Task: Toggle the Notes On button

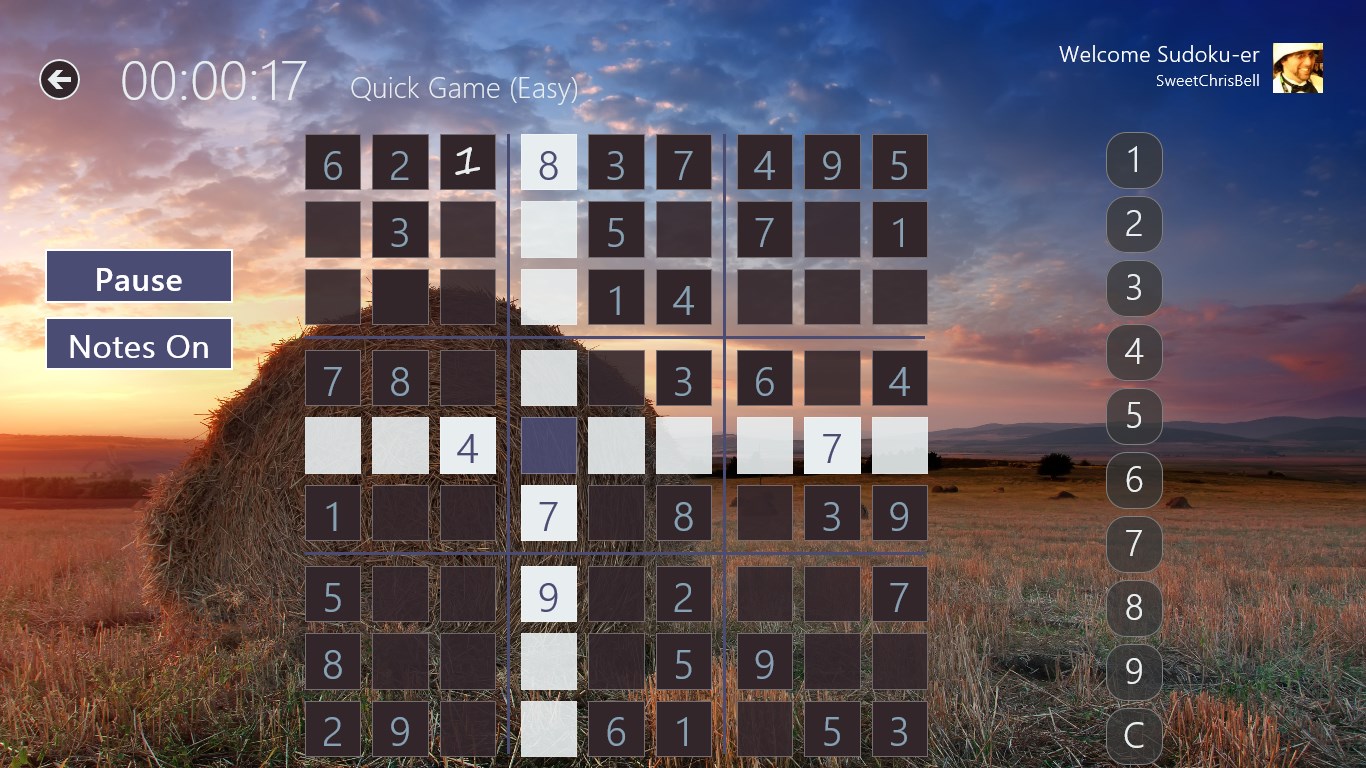Action: point(139,345)
